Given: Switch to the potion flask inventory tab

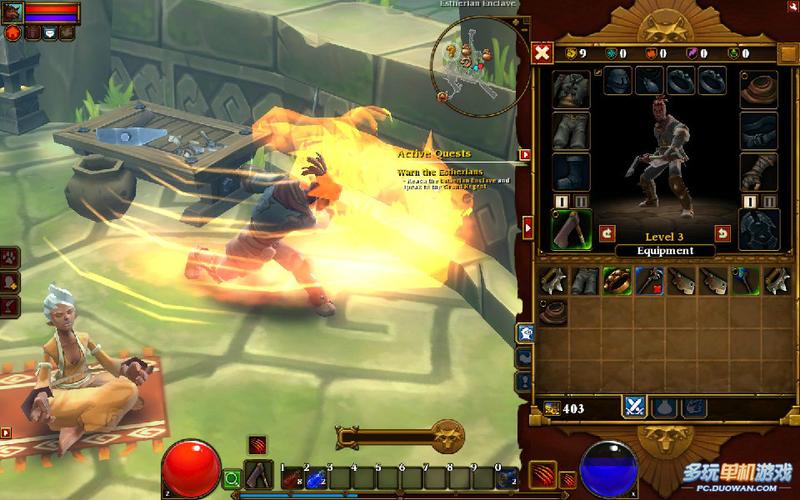Looking at the screenshot, I should coord(664,407).
